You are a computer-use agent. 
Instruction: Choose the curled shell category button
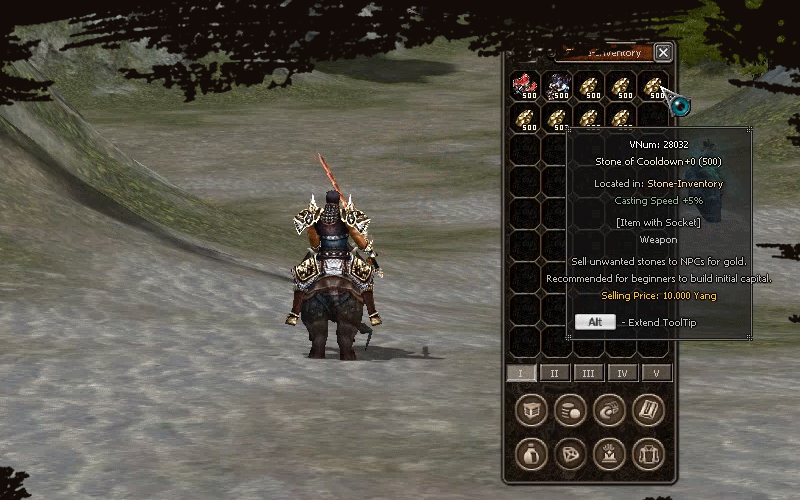[609, 410]
